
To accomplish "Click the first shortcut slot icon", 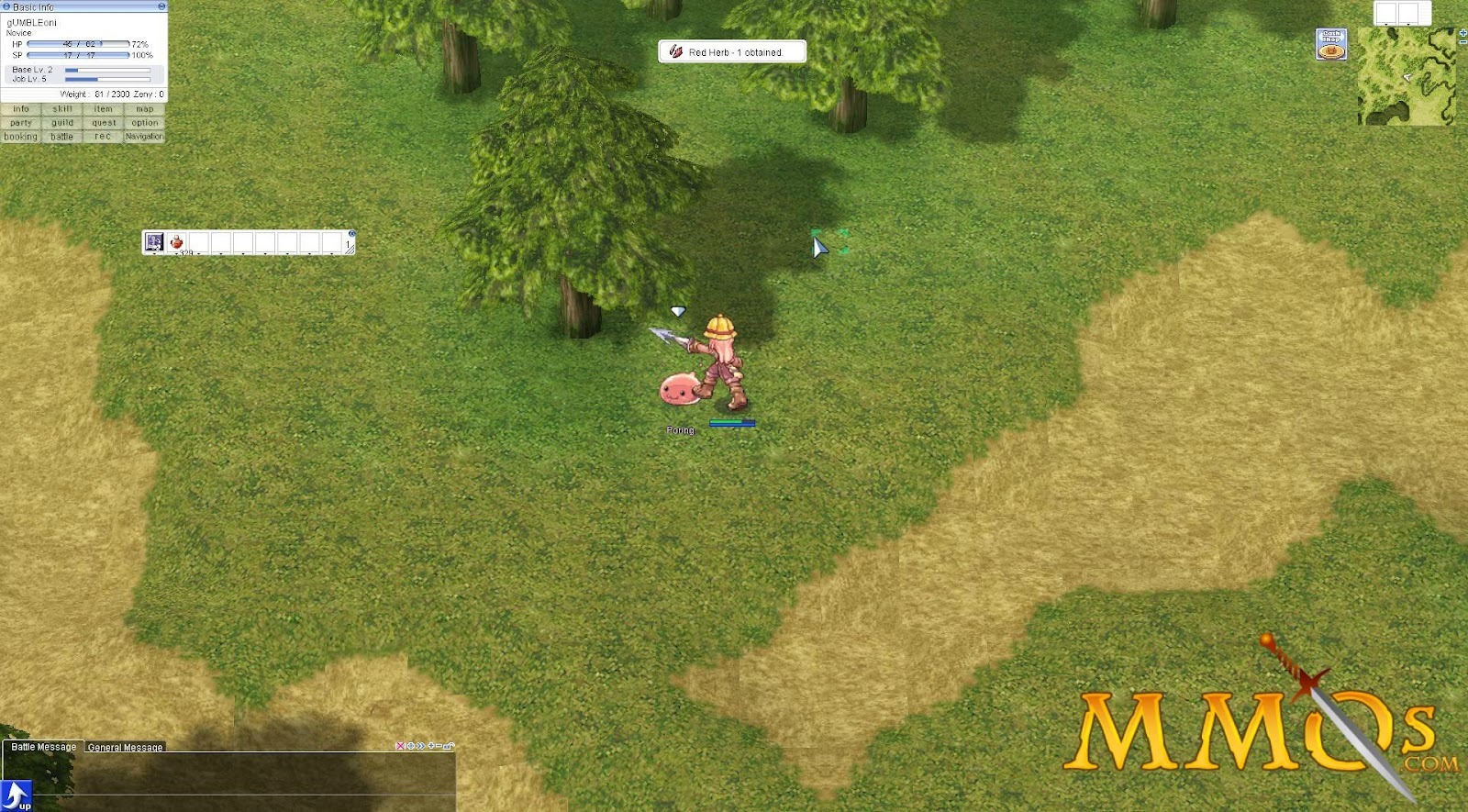I will 155,242.
